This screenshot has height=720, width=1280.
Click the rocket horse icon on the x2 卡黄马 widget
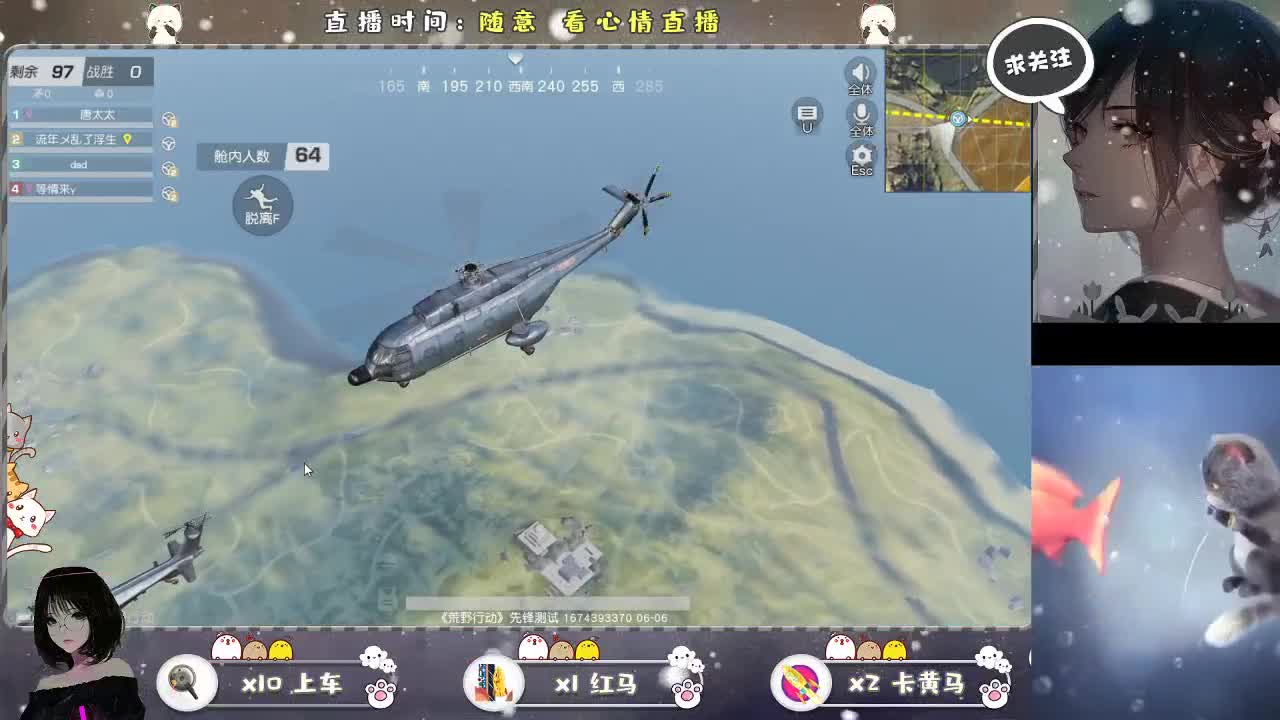pos(801,682)
